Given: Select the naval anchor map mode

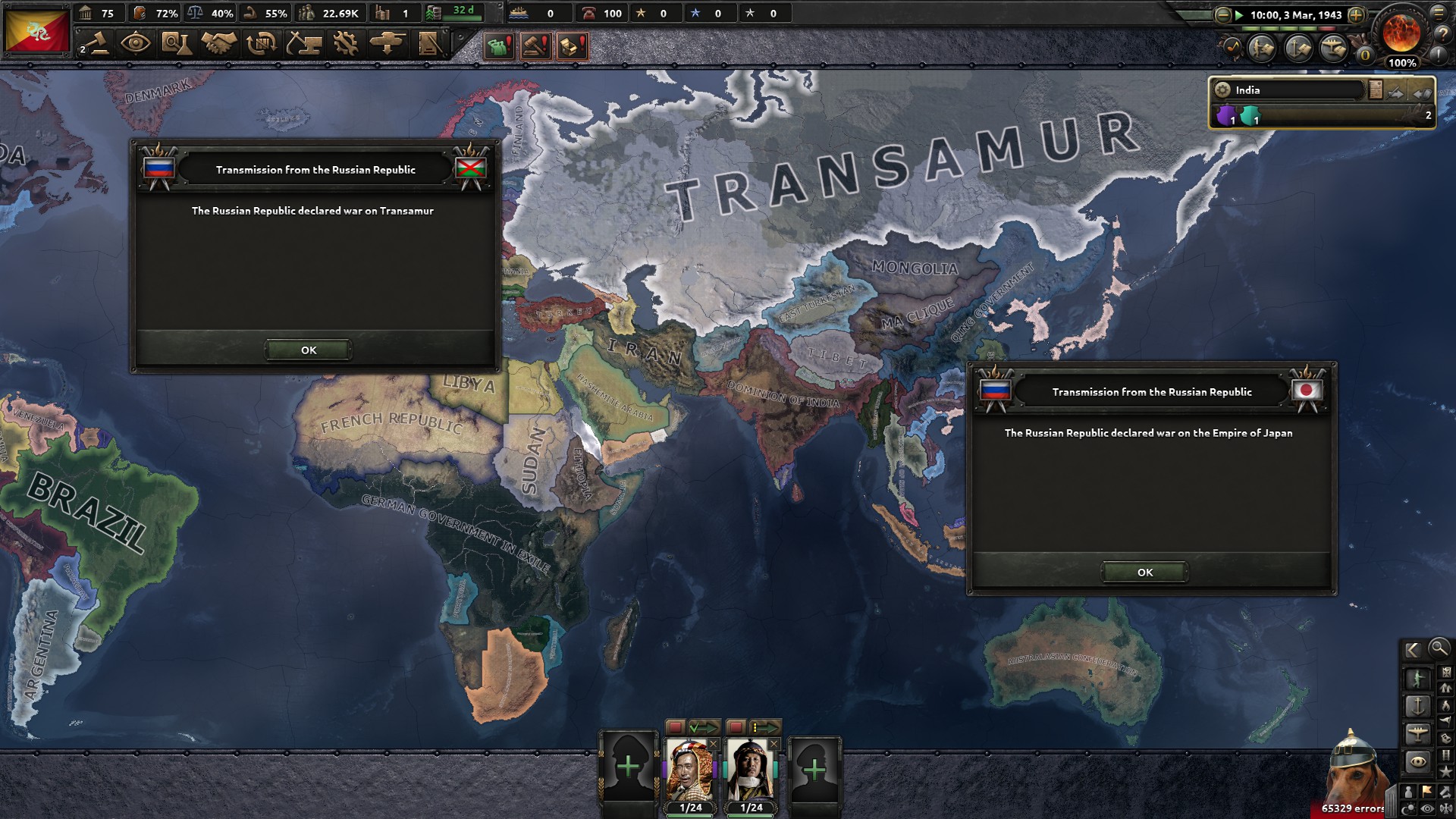Looking at the screenshot, I should pyautogui.click(x=1418, y=706).
